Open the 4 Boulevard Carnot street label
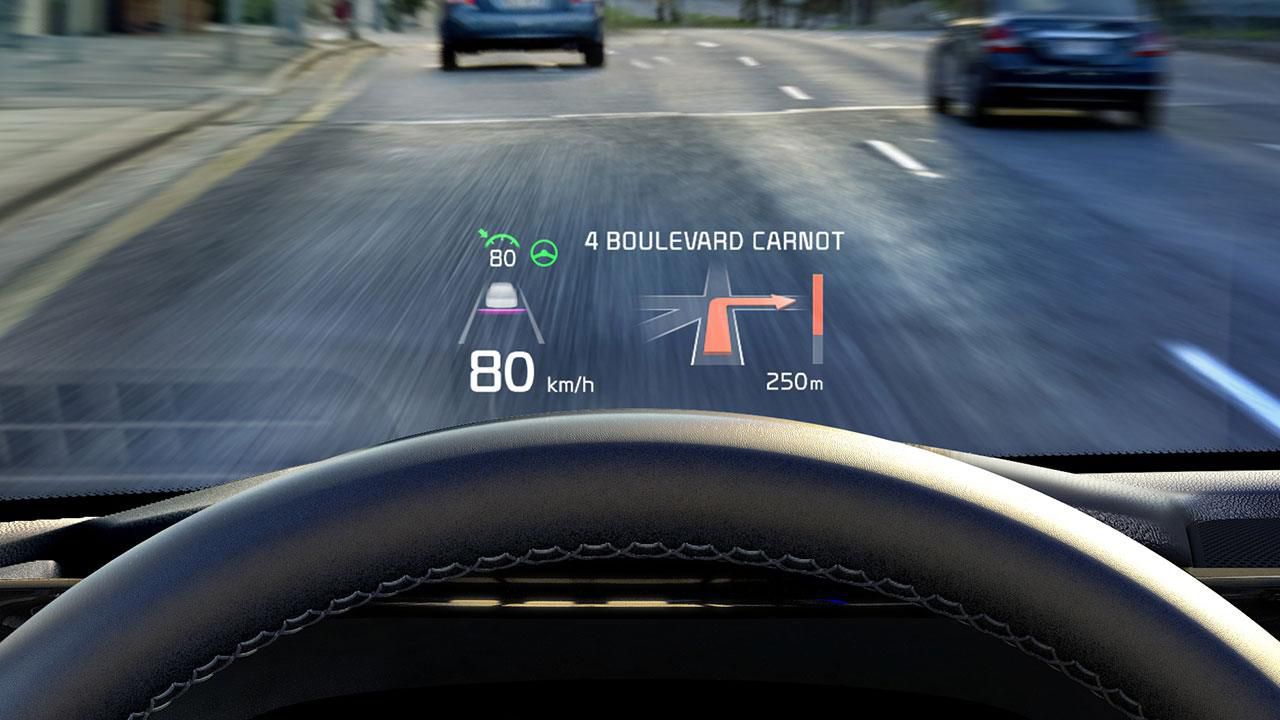The image size is (1280, 720). (714, 241)
